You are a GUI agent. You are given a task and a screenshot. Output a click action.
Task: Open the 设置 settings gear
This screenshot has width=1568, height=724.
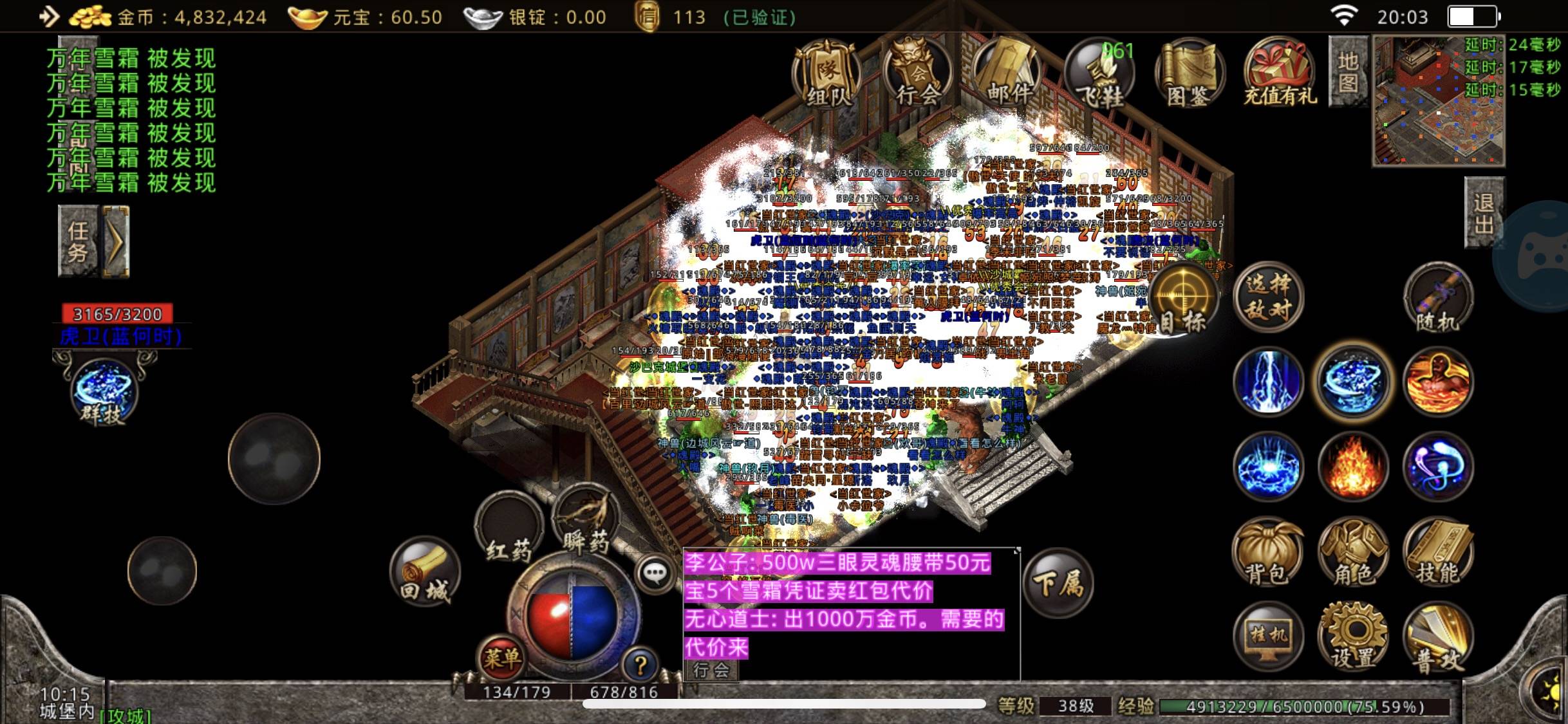pos(1353,637)
